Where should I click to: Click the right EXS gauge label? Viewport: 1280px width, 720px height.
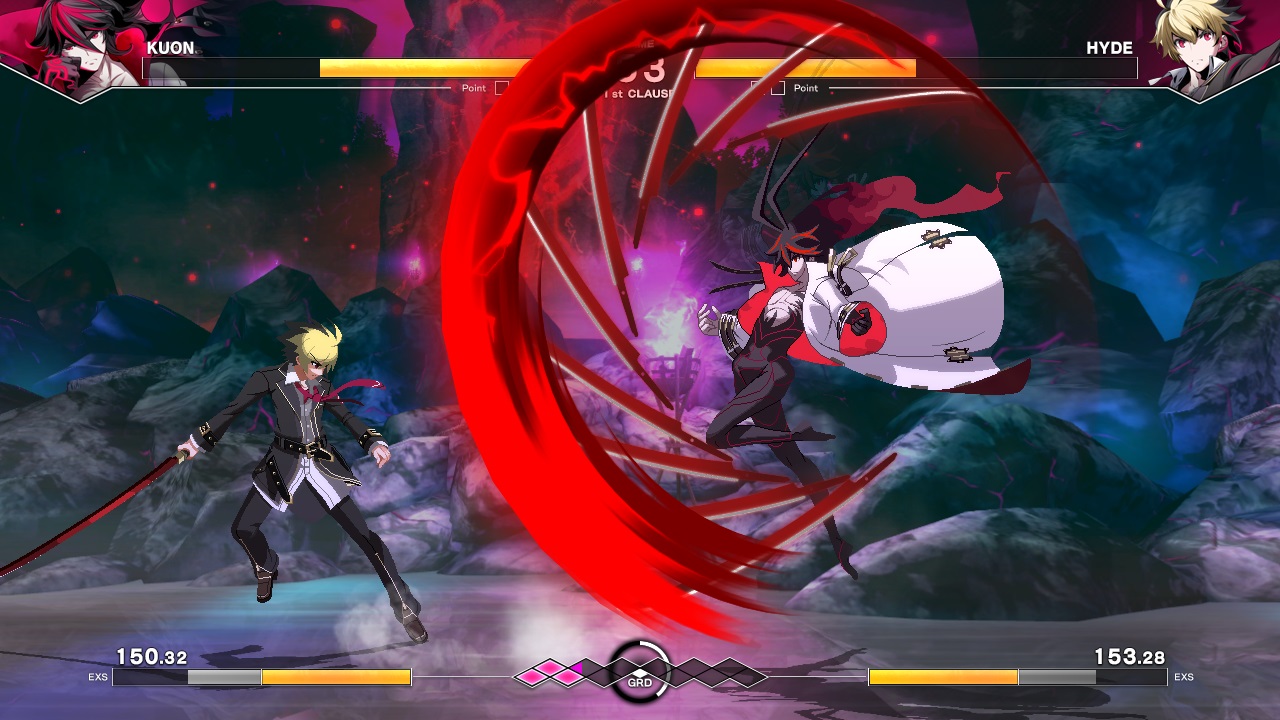tap(1185, 677)
